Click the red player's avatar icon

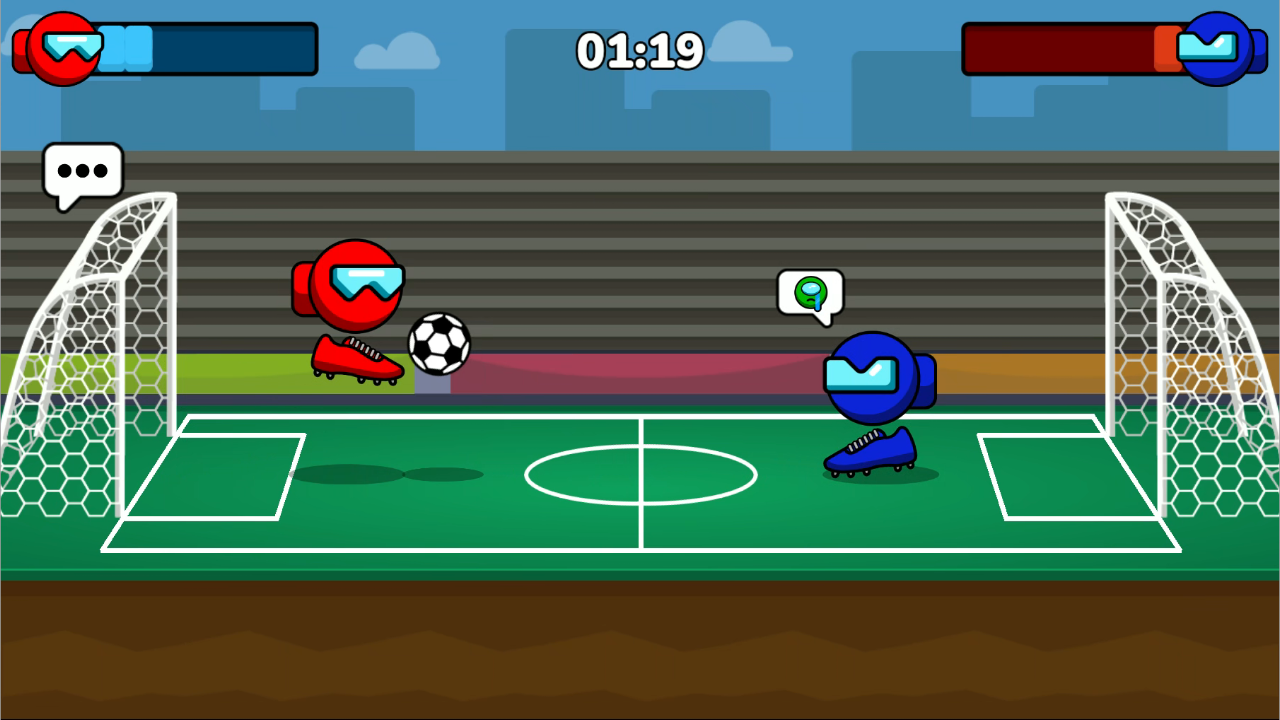[x=62, y=47]
